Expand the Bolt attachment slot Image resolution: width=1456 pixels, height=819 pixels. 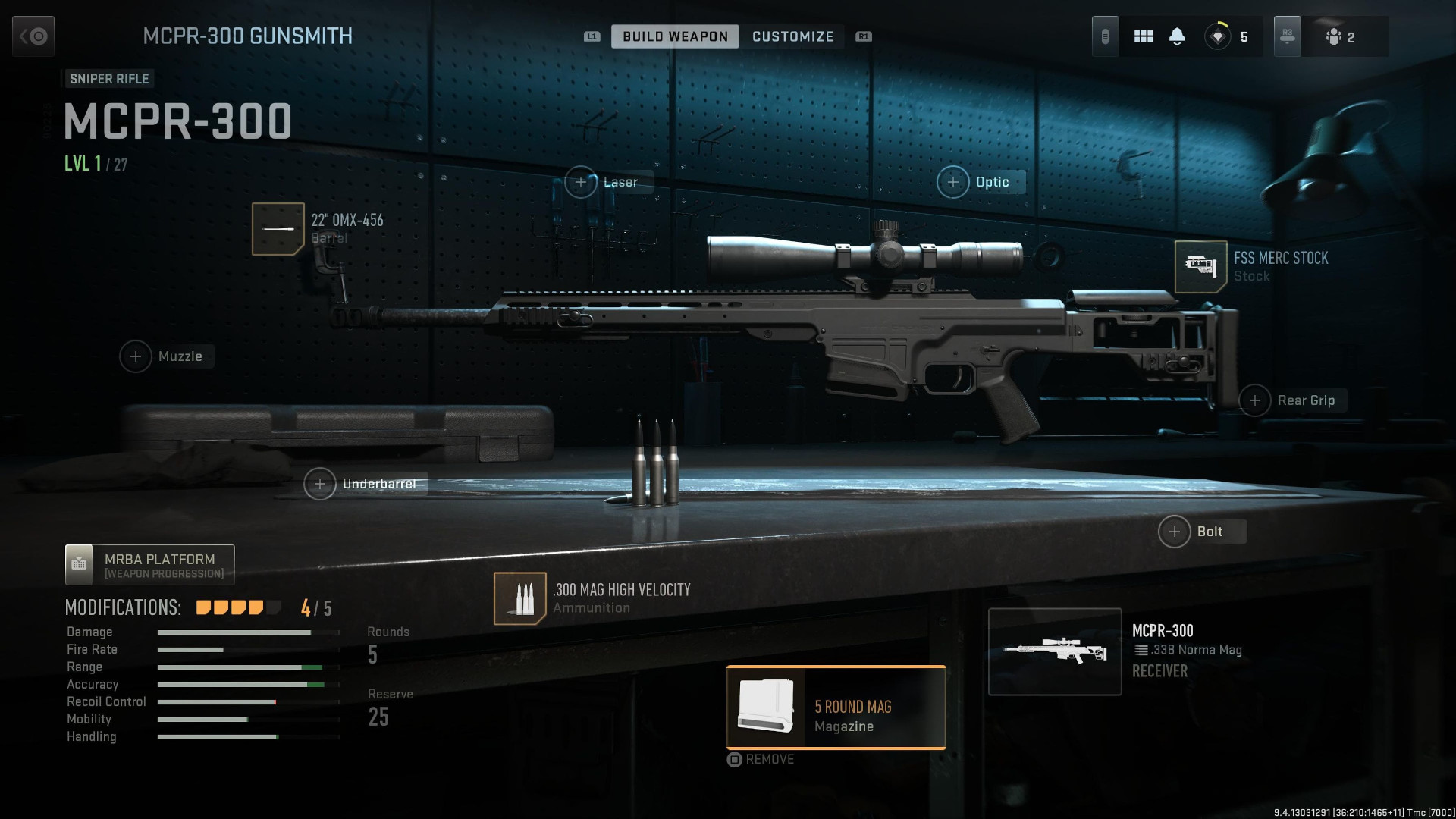point(1174,532)
